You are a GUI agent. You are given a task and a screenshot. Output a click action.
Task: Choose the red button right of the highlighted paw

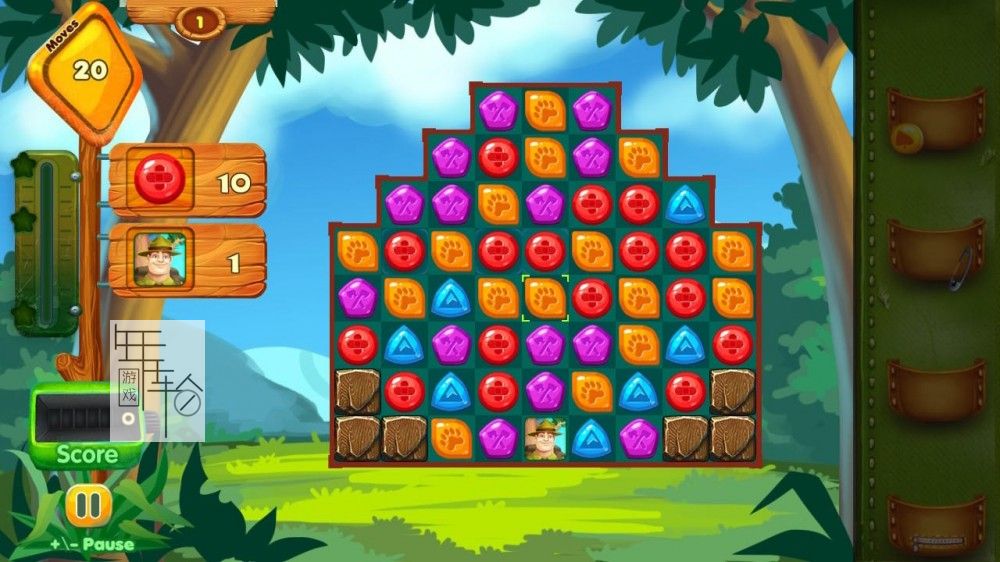pos(592,297)
